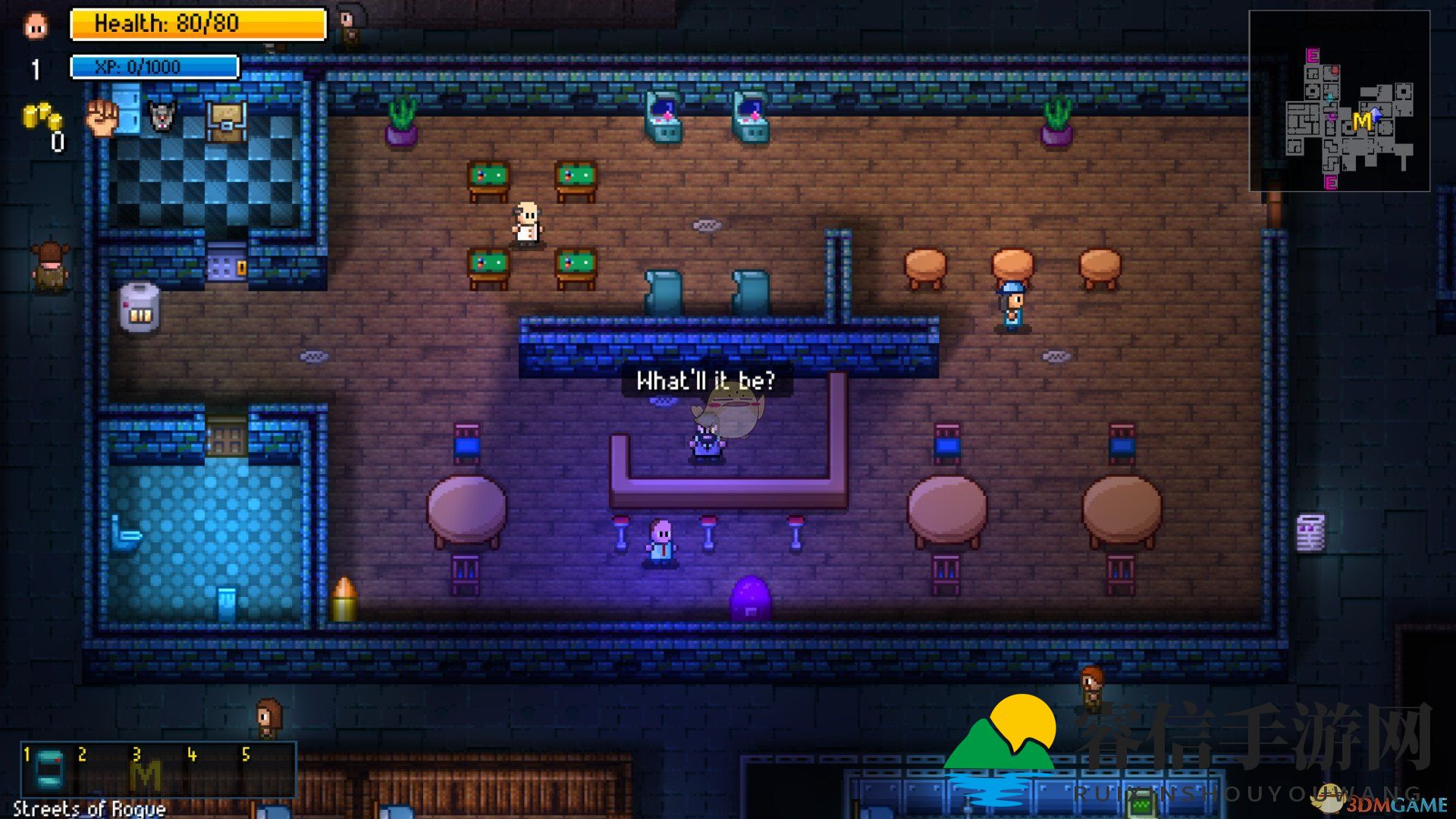Click the gold coins icon
This screenshot has width=1456, height=819.
[x=42, y=117]
